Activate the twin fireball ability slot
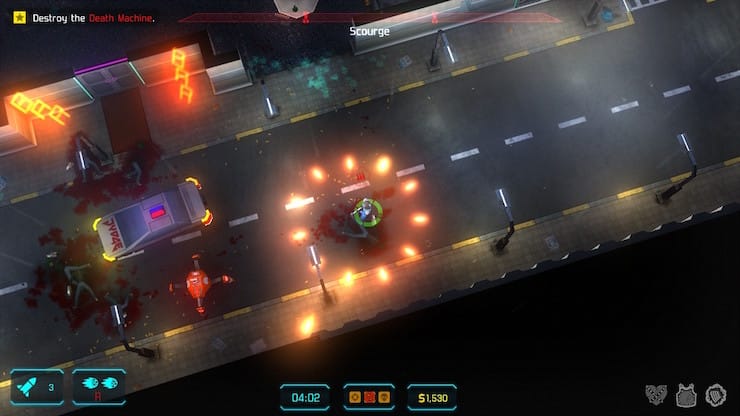 coord(99,386)
